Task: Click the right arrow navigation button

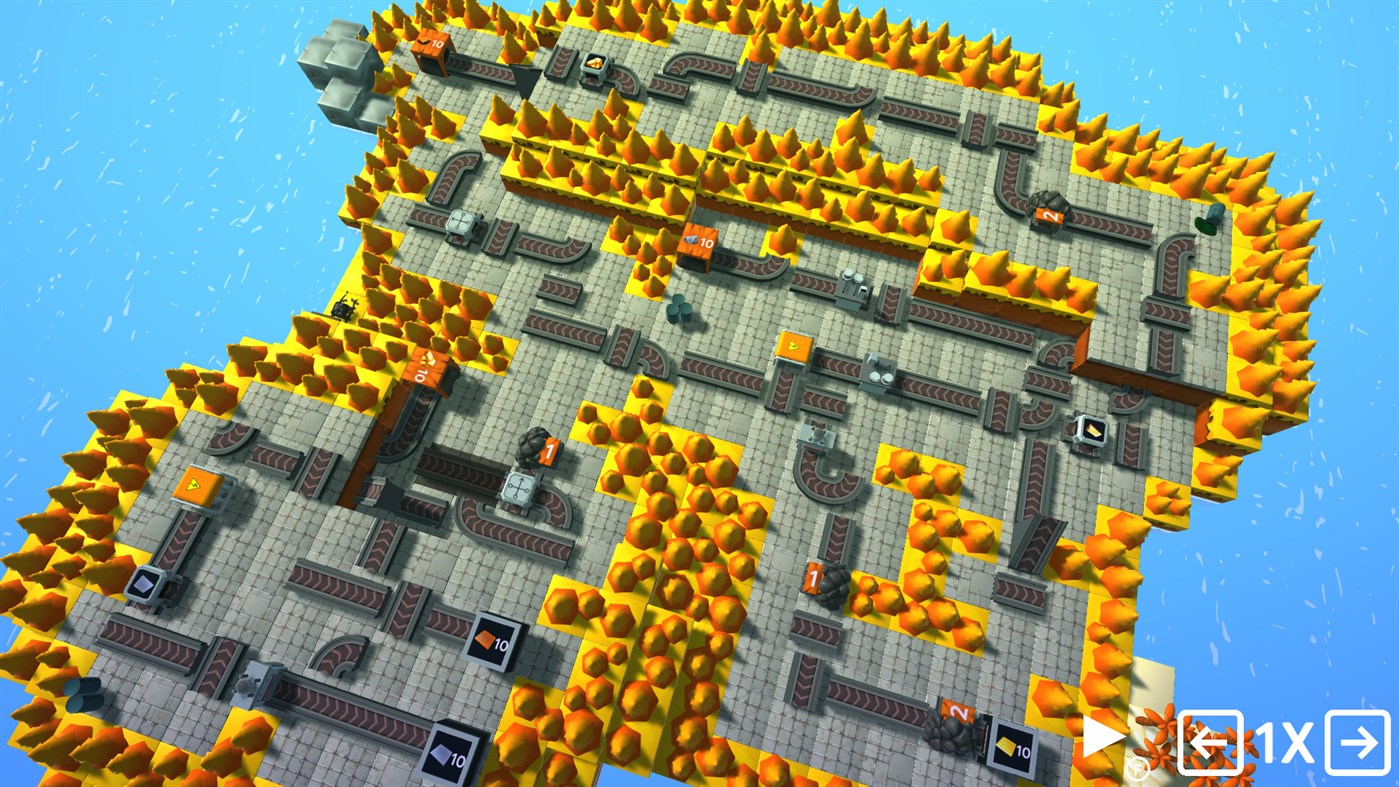Action: tap(1357, 743)
